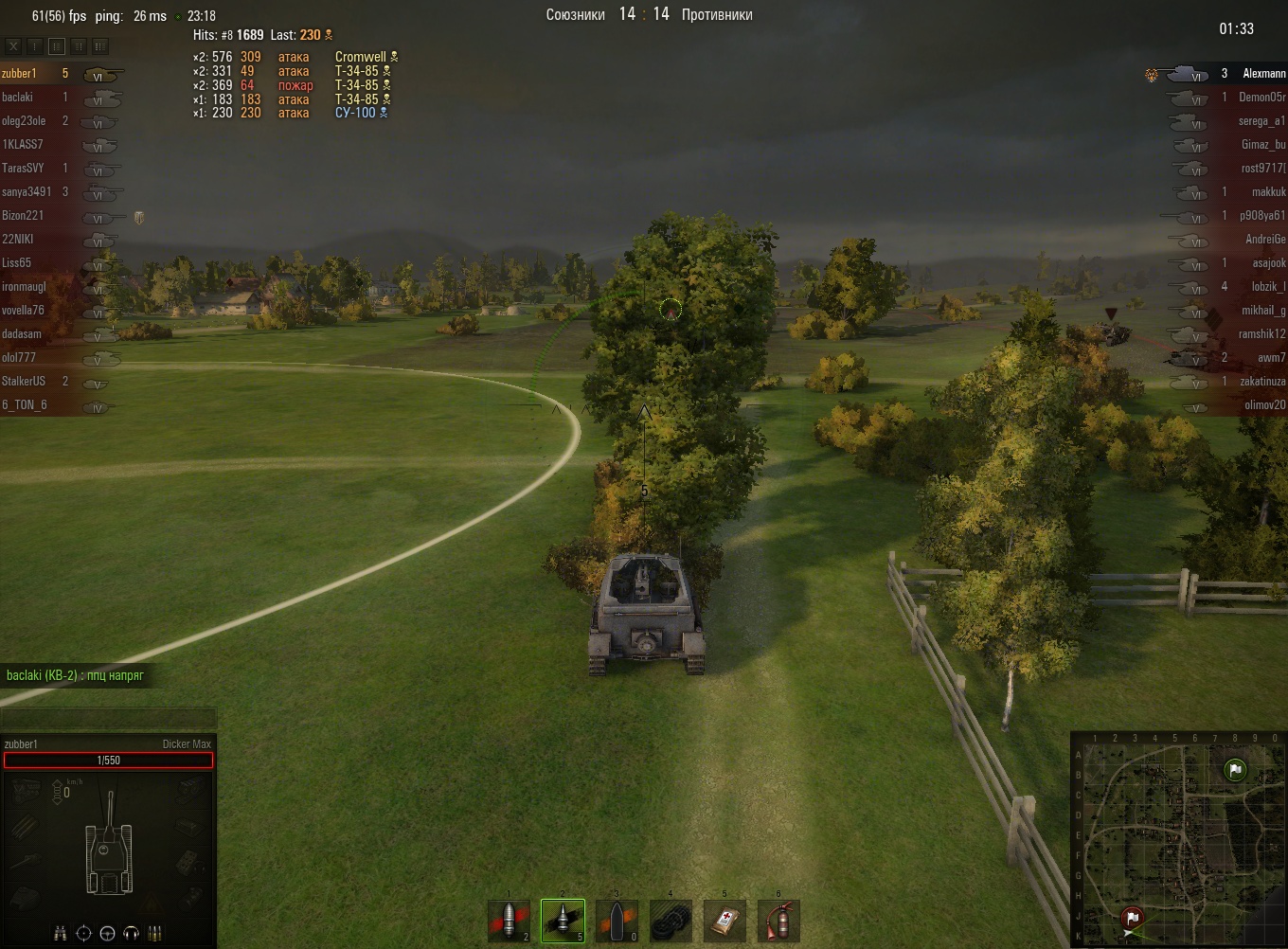Screen dimensions: 1288x949
Task: Select the gunner crosshair crew icon
Action: (x=83, y=934)
